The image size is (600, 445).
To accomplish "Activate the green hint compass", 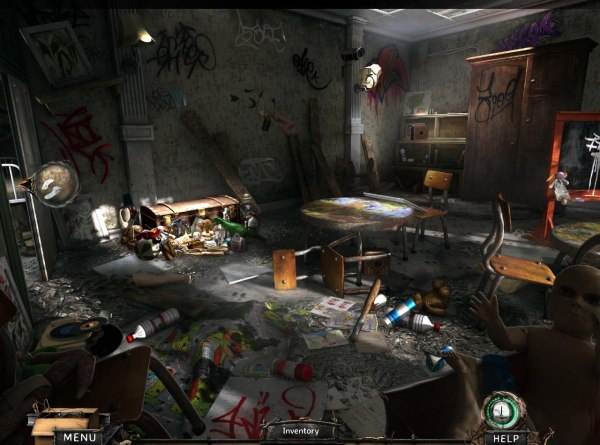I will pos(507,409).
